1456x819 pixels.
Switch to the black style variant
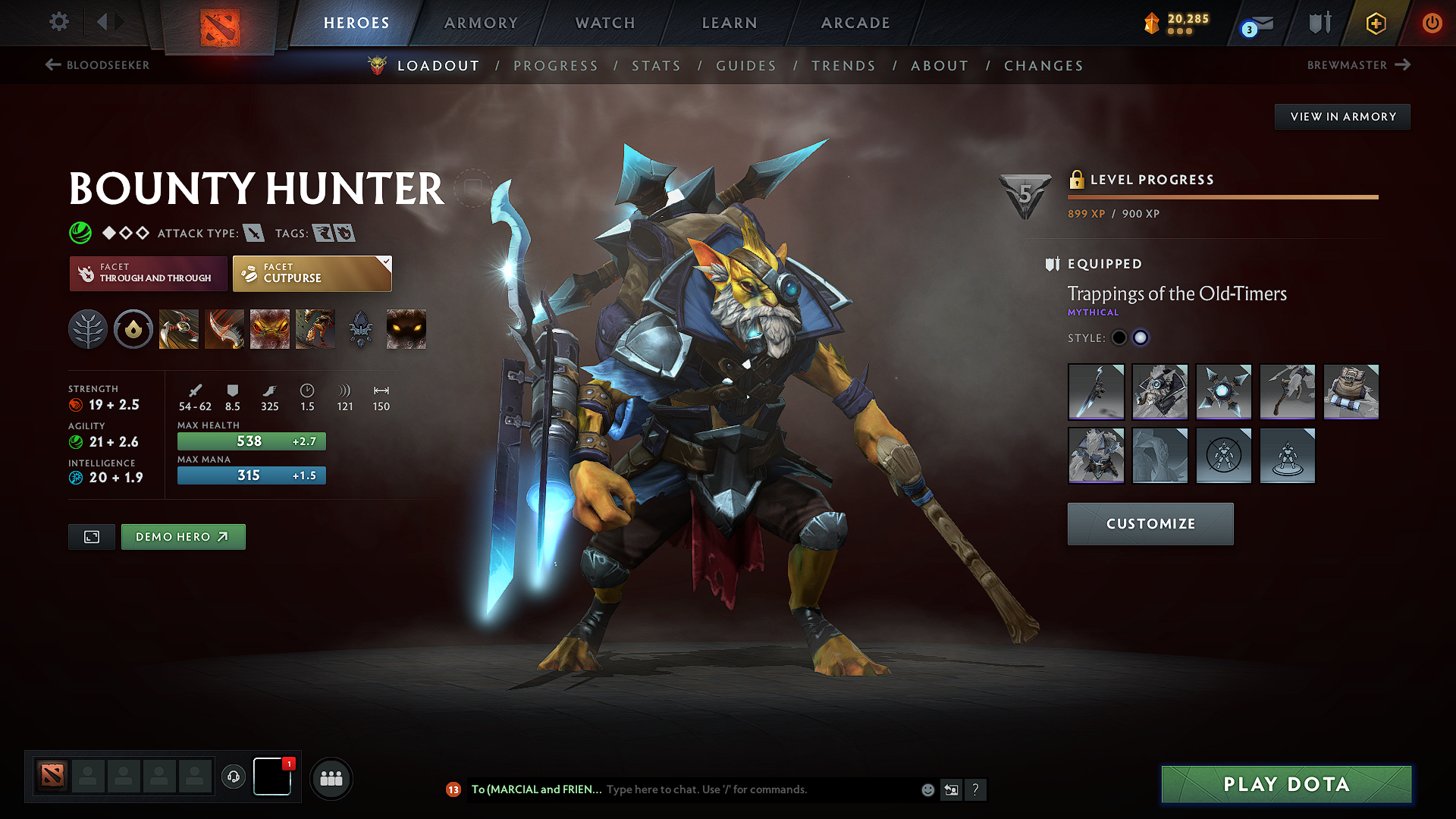(x=1119, y=337)
